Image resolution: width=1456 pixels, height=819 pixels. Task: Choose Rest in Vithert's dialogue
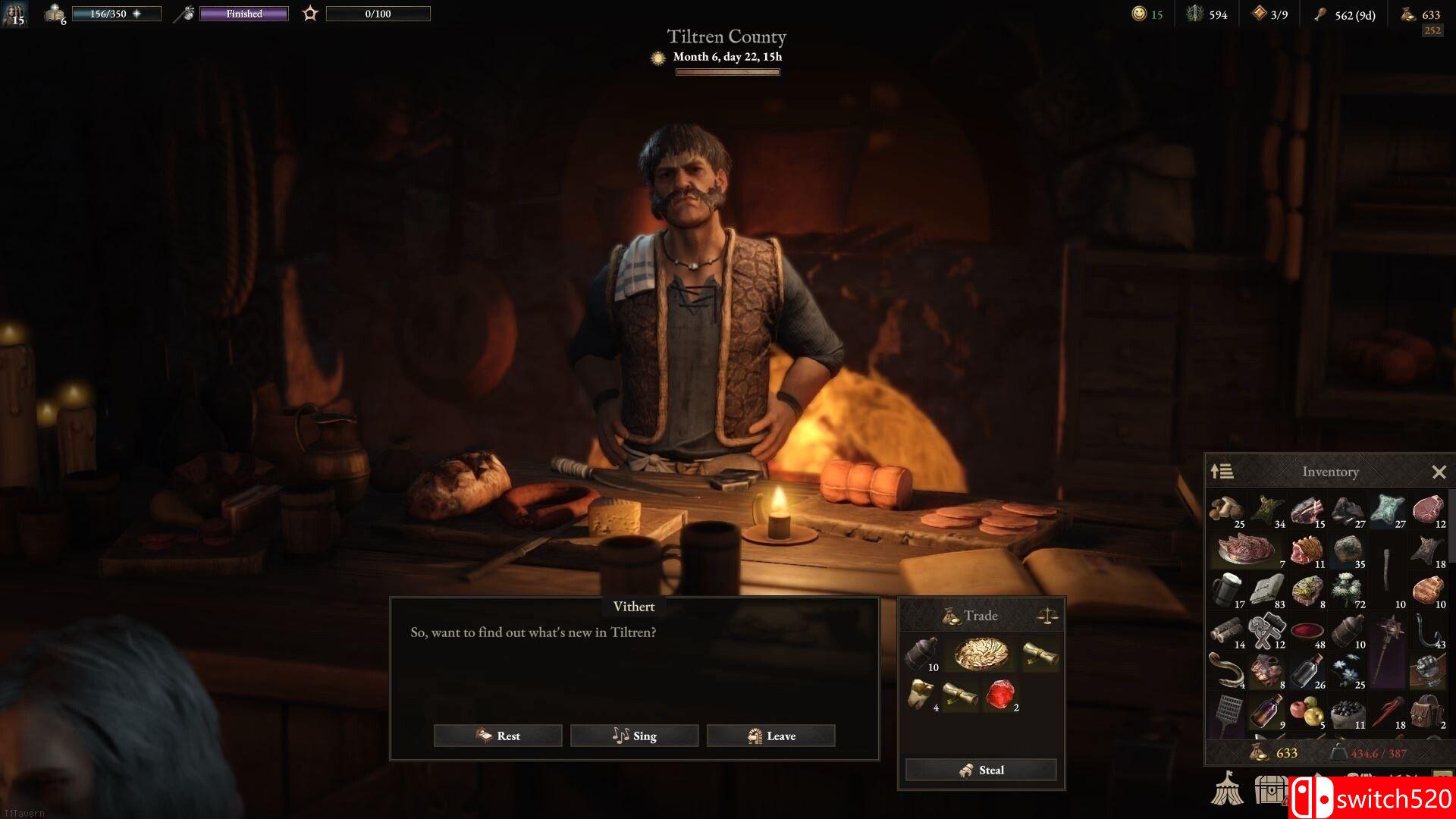click(497, 736)
